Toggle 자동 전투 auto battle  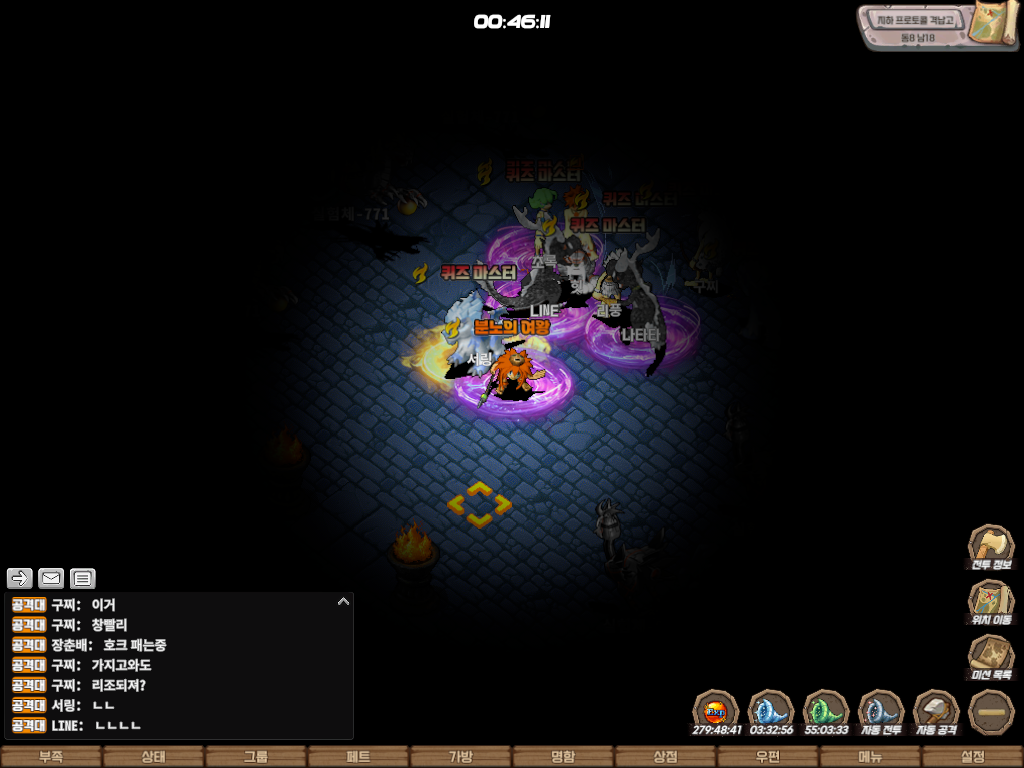click(881, 711)
